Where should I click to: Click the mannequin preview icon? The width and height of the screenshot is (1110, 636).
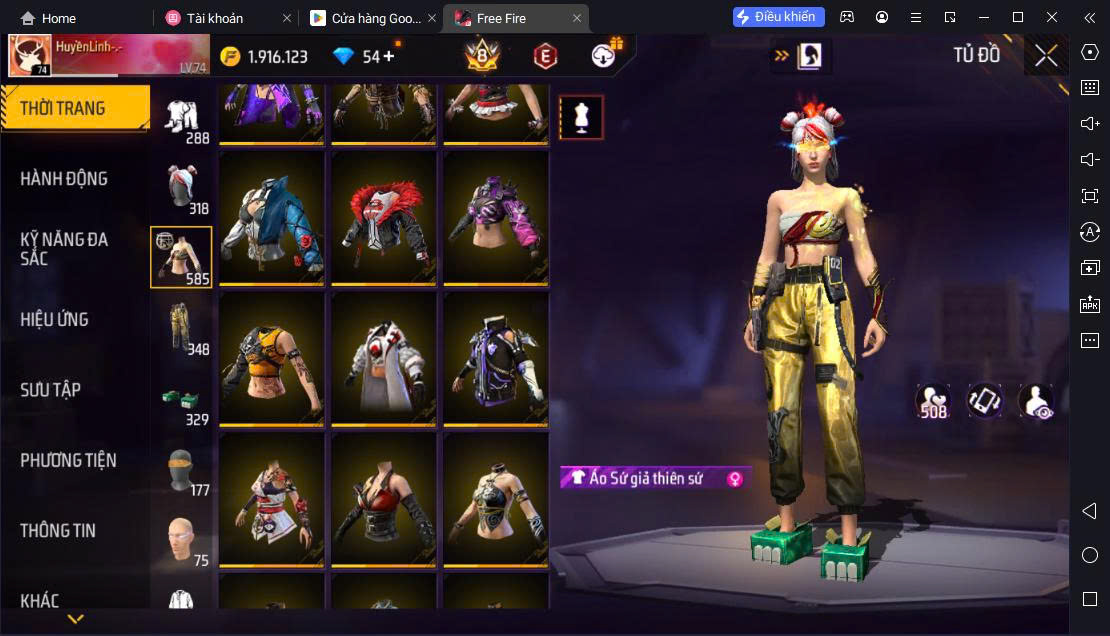point(581,118)
